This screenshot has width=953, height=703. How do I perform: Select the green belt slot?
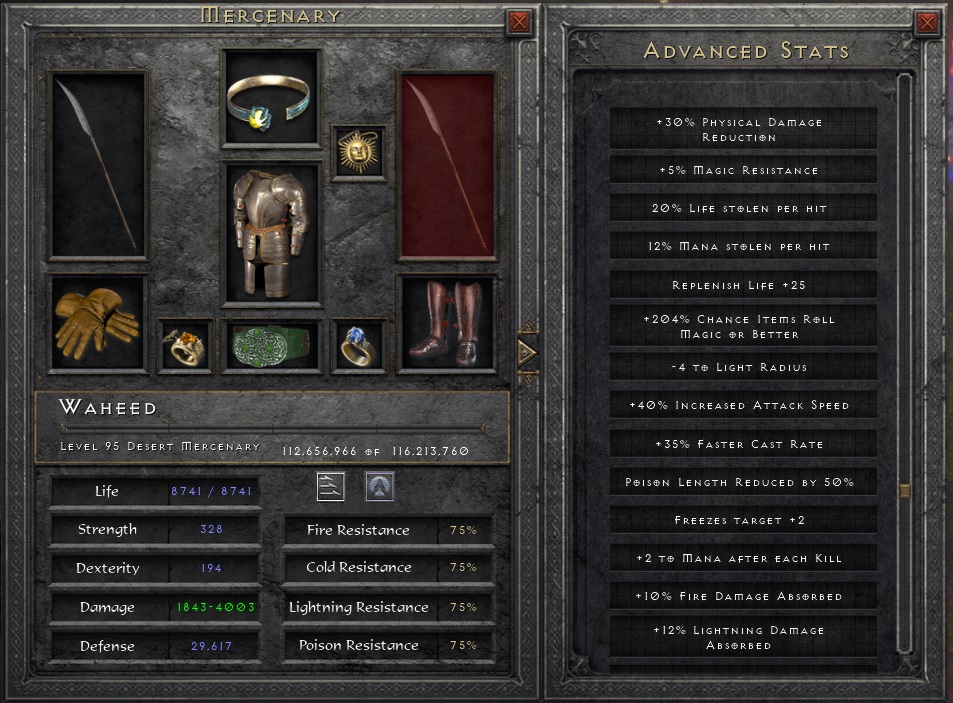271,346
